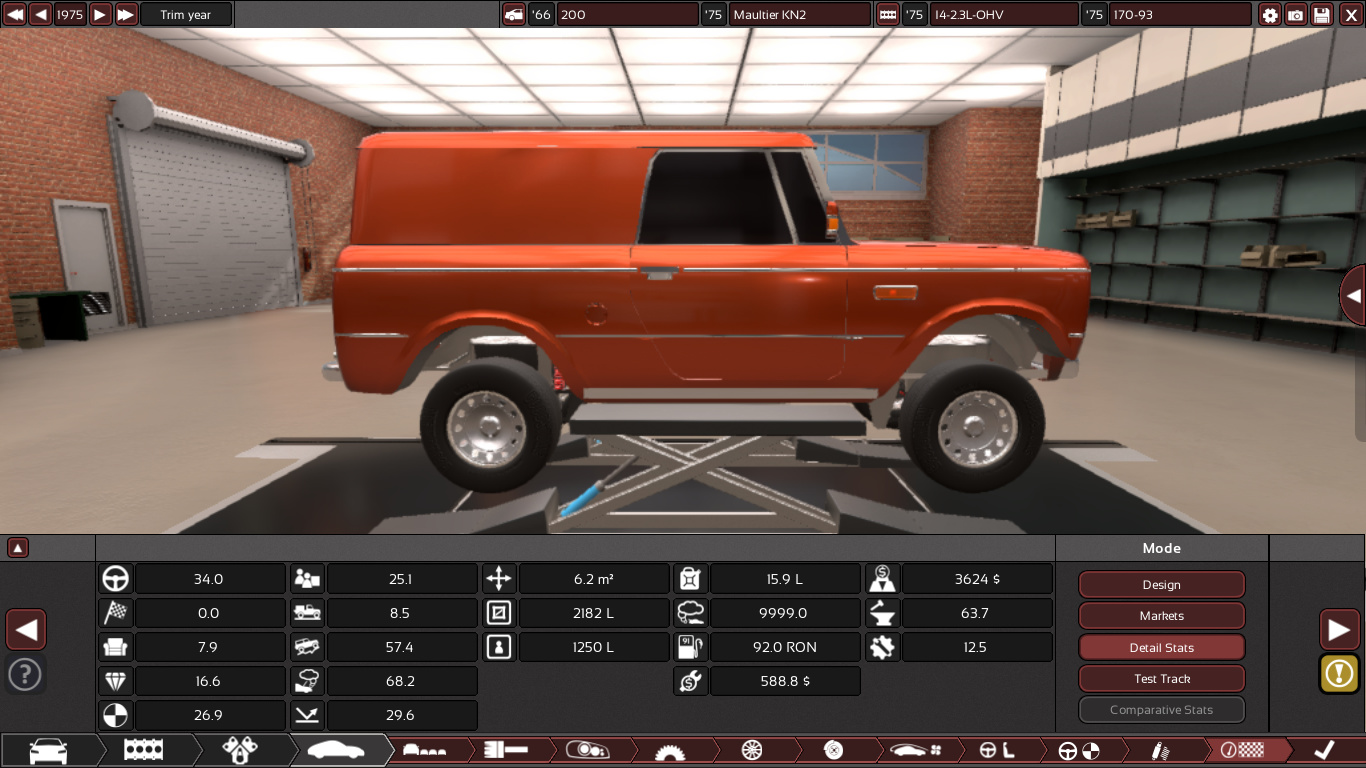
Task: Open the Design mode view
Action: [x=1161, y=585]
